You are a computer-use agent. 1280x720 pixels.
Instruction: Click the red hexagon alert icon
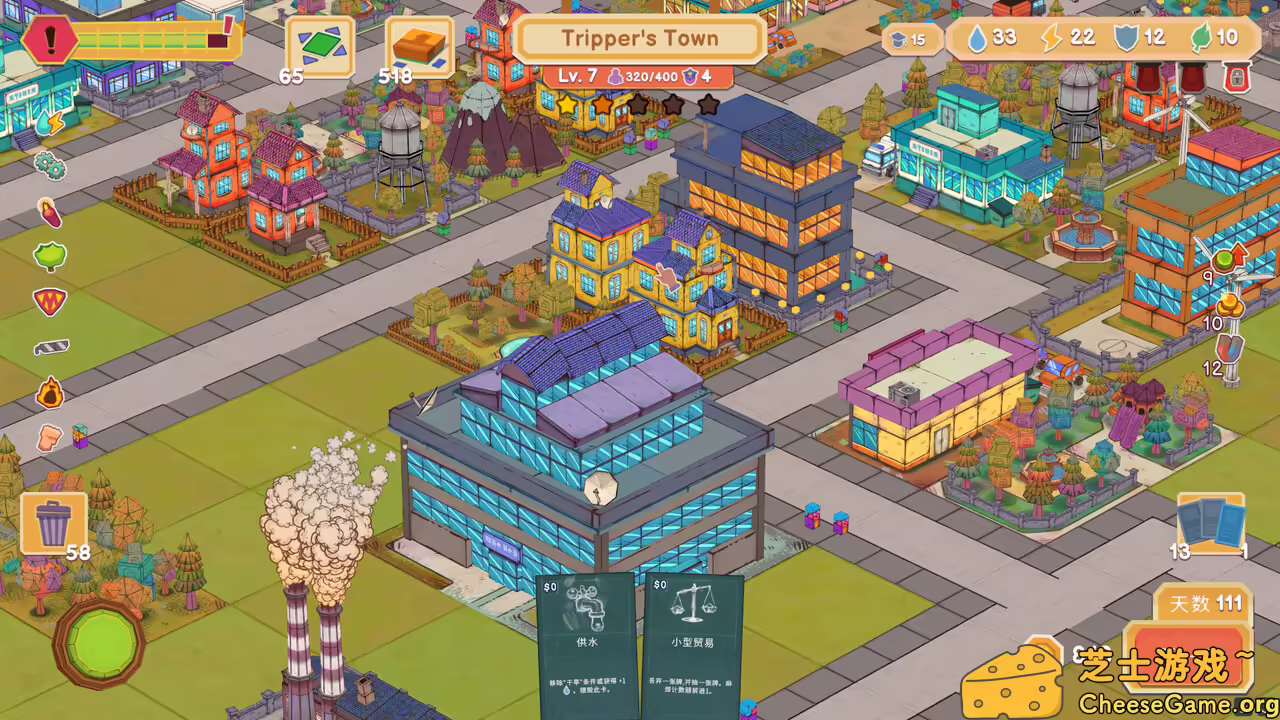47,40
